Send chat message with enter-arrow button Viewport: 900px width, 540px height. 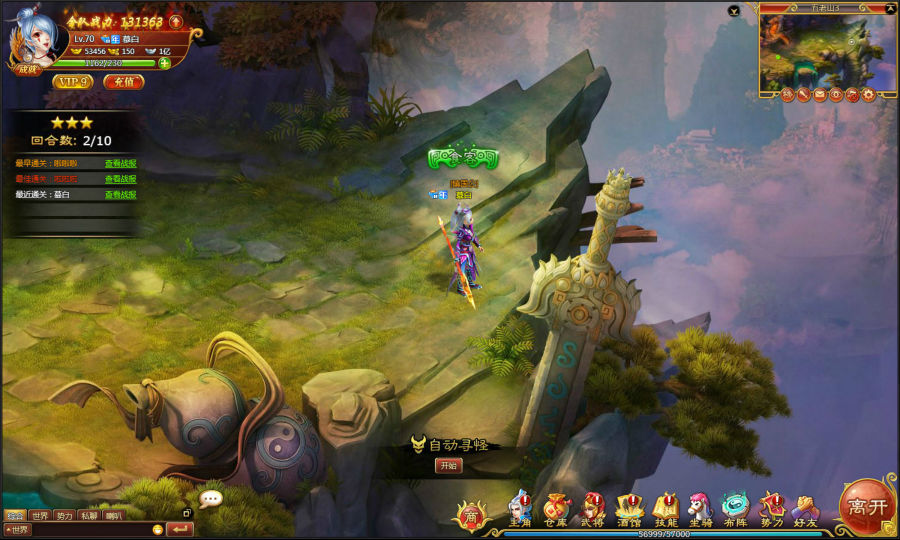[181, 529]
